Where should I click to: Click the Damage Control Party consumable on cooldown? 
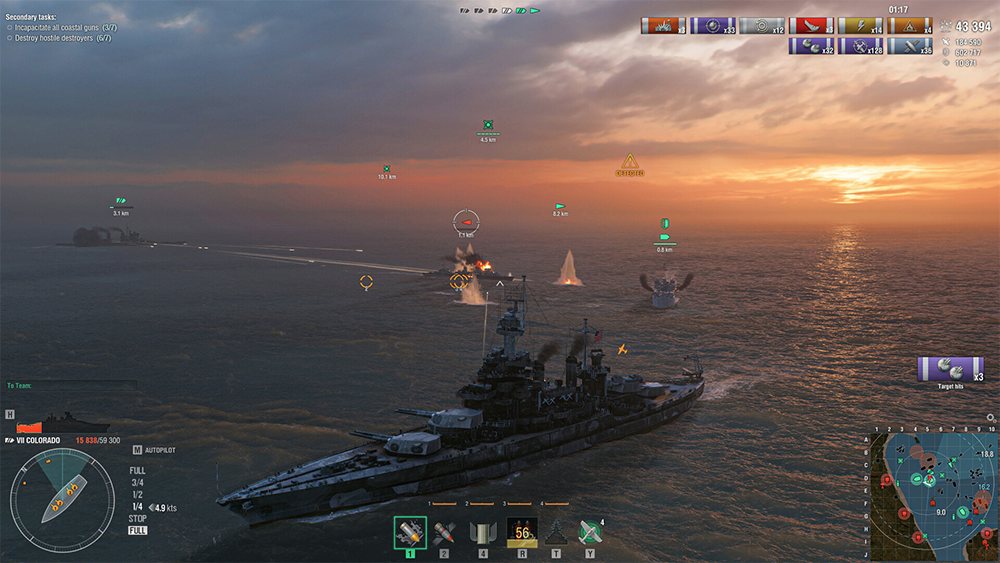pyautogui.click(x=522, y=531)
